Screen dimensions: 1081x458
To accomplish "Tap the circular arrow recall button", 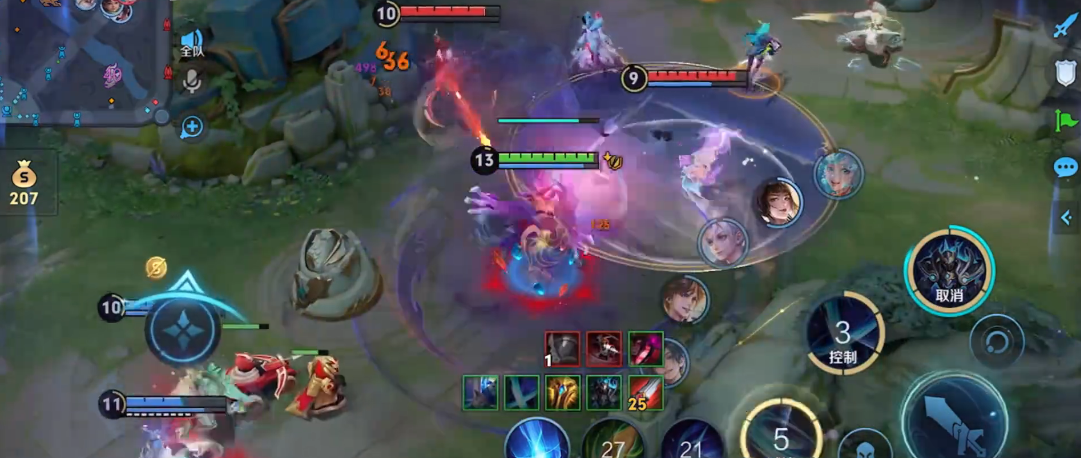I will [995, 341].
